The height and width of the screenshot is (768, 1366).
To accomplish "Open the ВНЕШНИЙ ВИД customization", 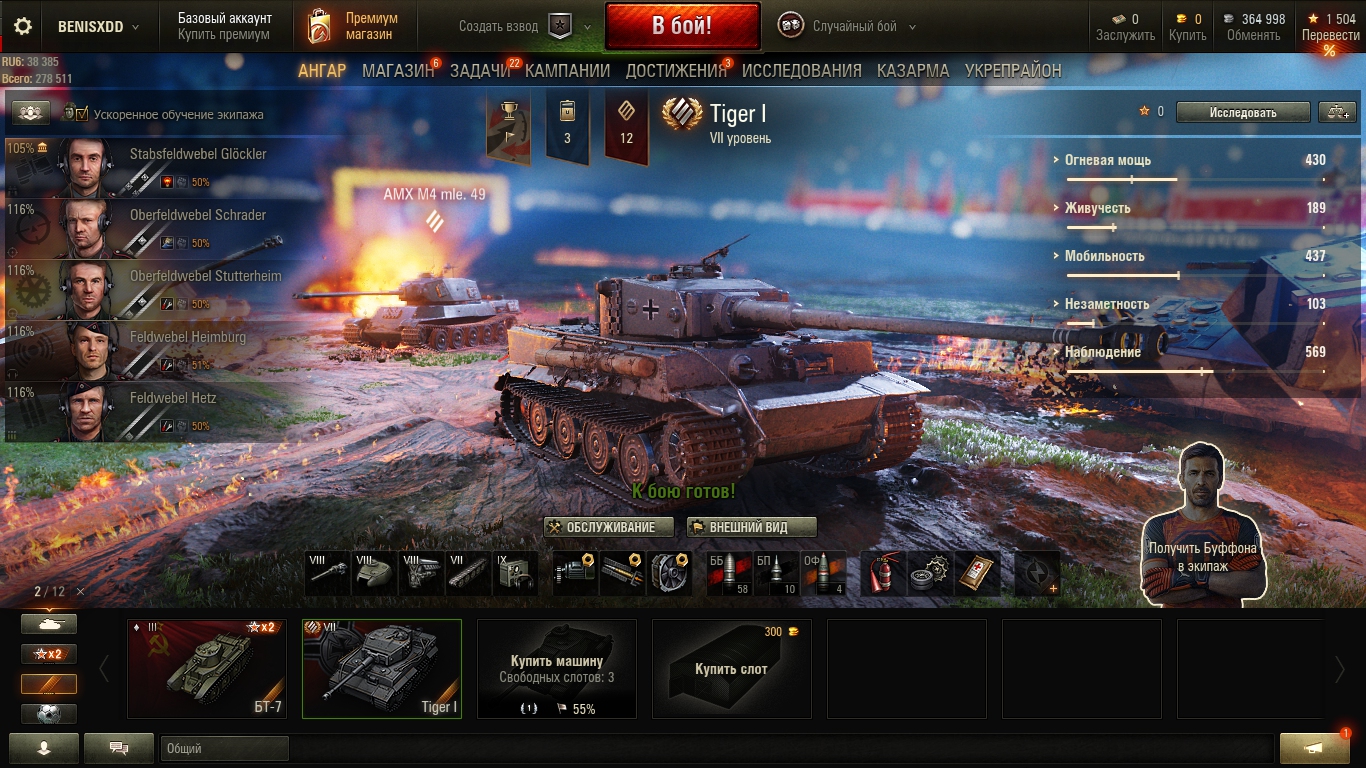I will (752, 527).
